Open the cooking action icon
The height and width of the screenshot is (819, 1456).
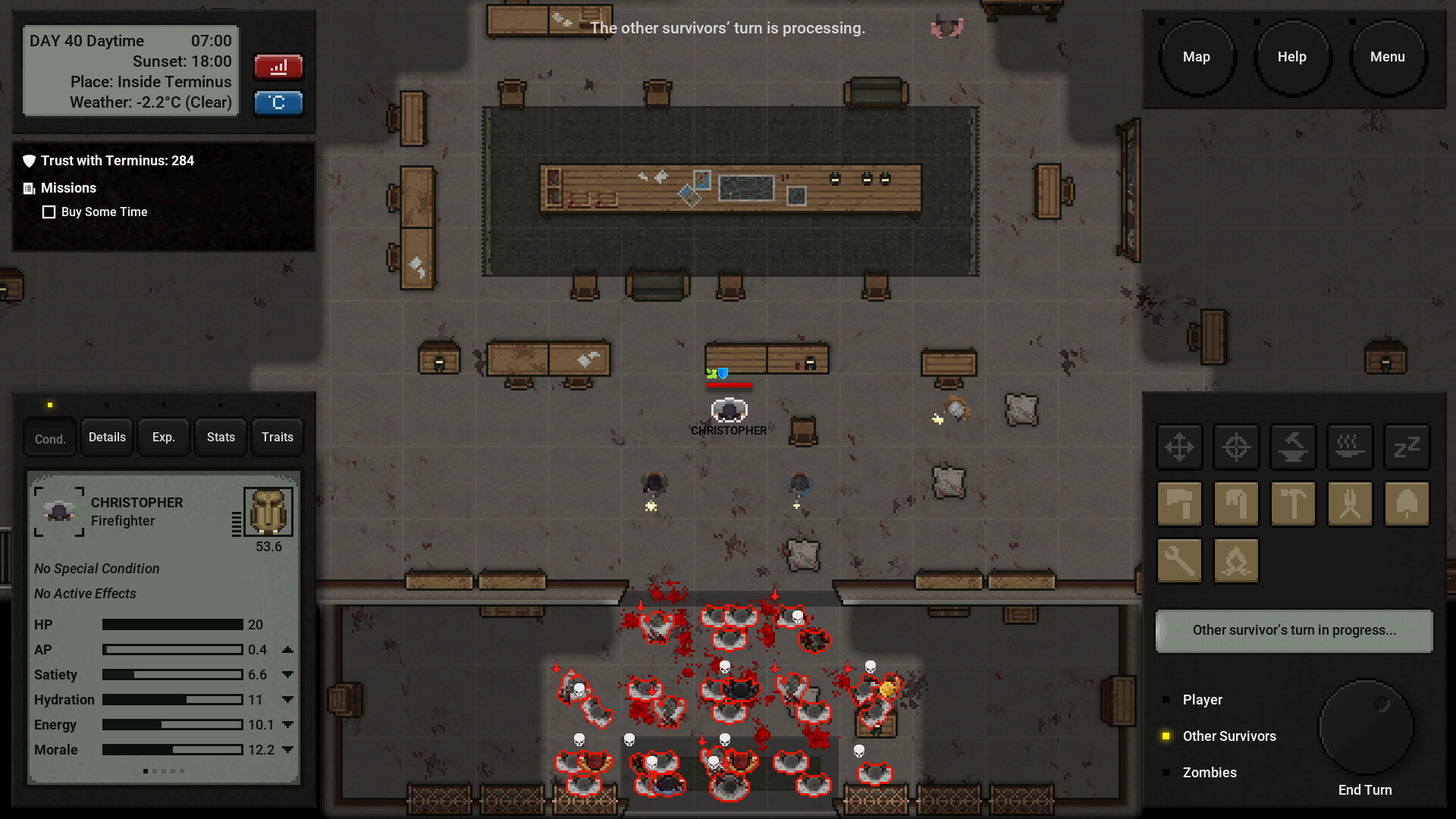[1350, 447]
